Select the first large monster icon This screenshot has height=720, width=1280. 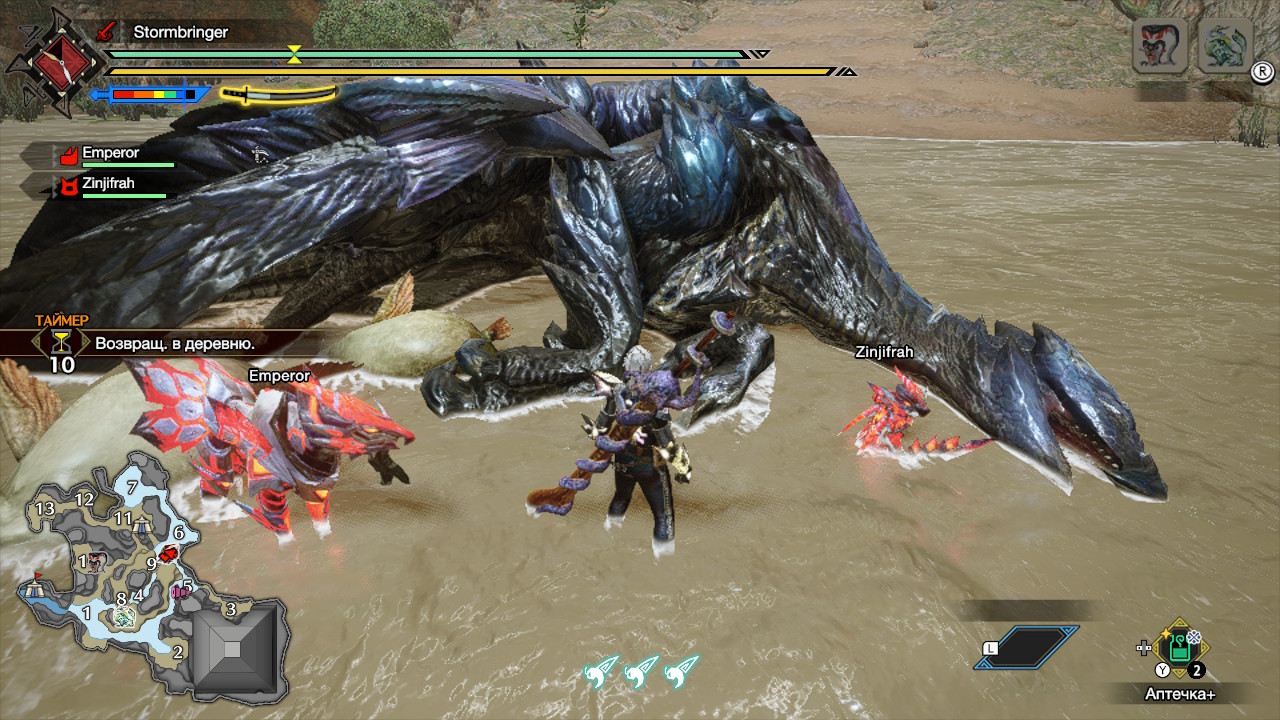pos(1159,46)
